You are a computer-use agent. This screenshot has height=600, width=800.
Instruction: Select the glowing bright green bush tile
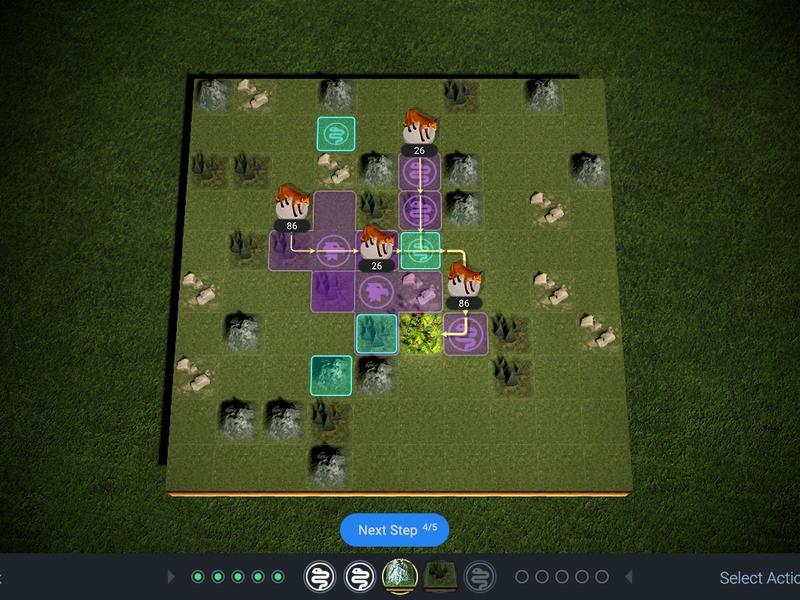[422, 334]
